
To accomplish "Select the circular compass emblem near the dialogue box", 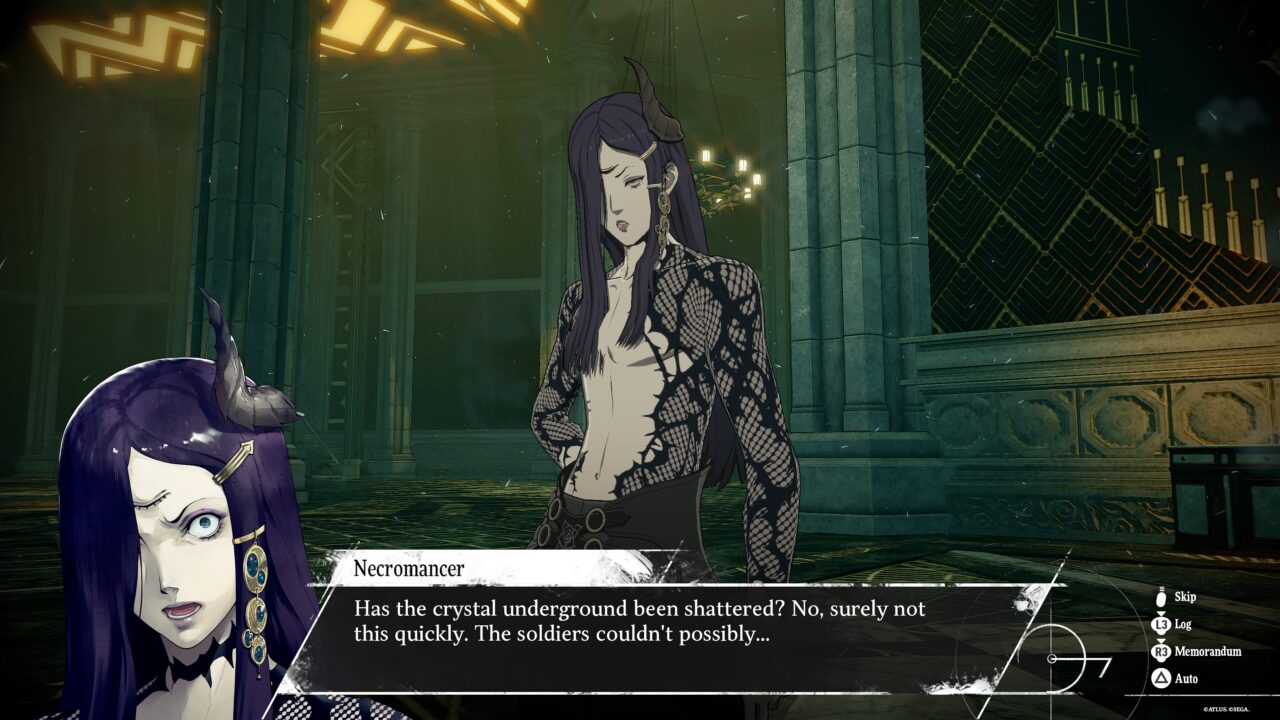I will tap(1055, 657).
